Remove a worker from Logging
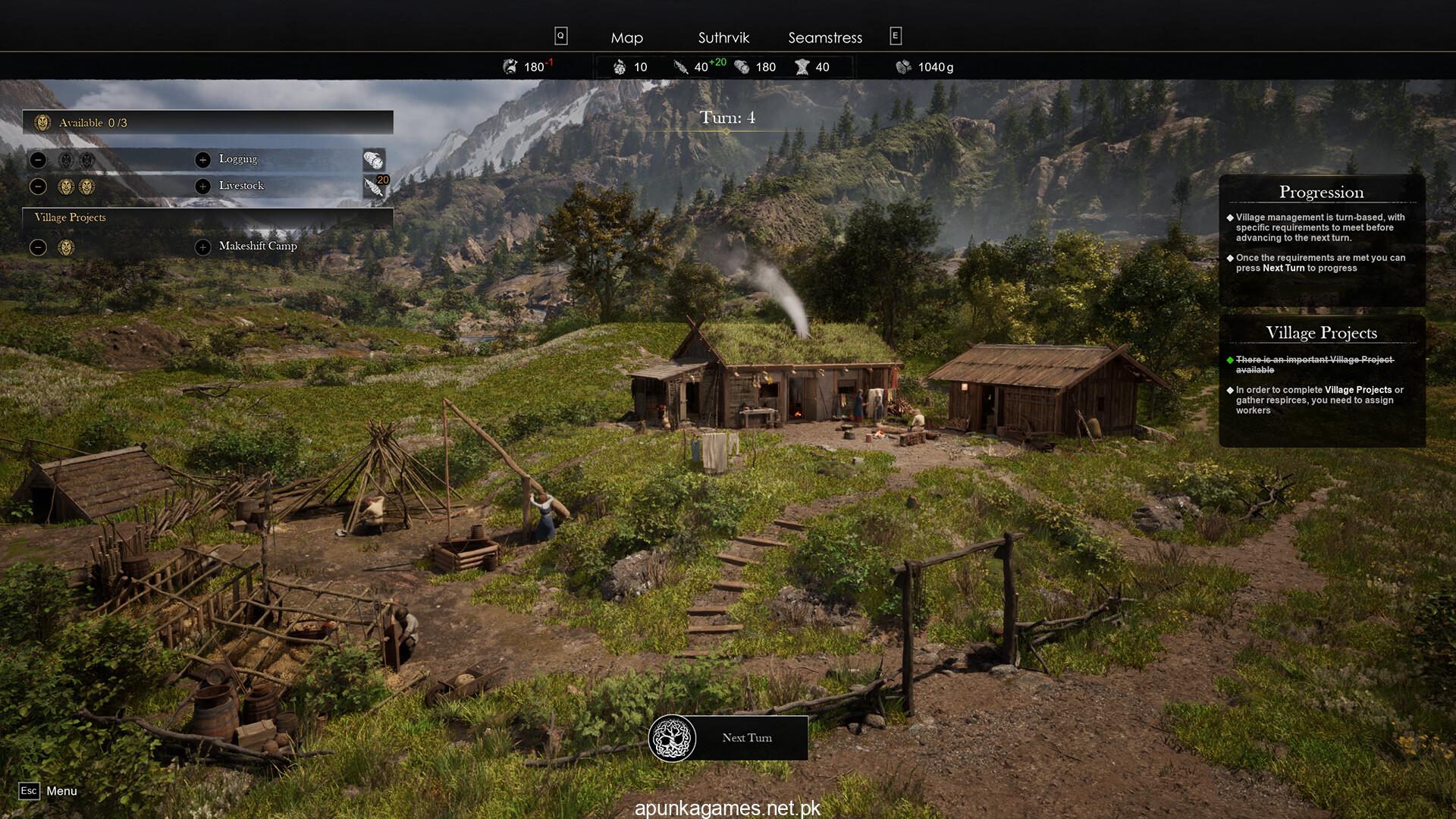This screenshot has height=819, width=1456. [39, 160]
